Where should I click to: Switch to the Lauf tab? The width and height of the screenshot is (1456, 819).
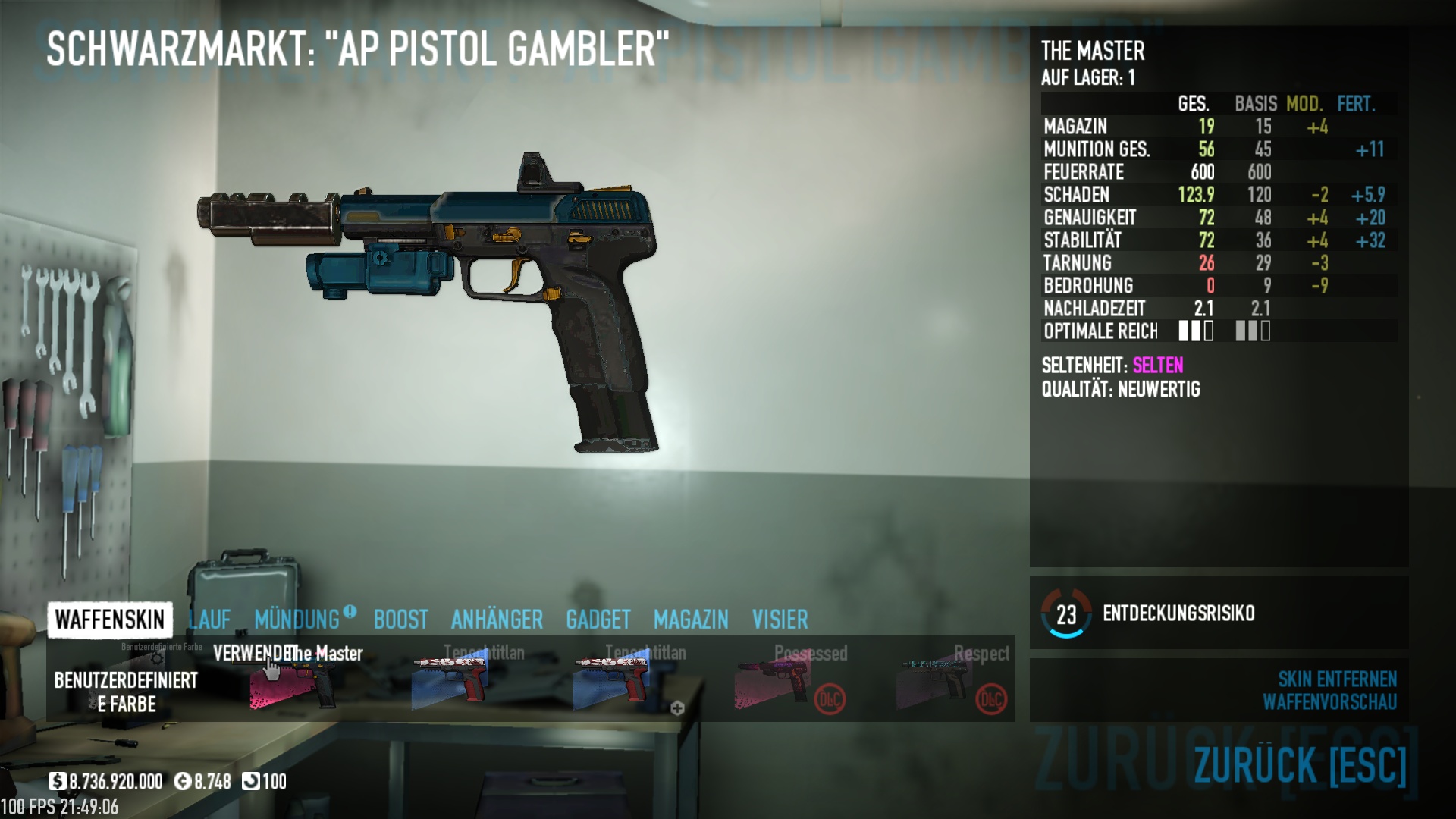coord(209,620)
